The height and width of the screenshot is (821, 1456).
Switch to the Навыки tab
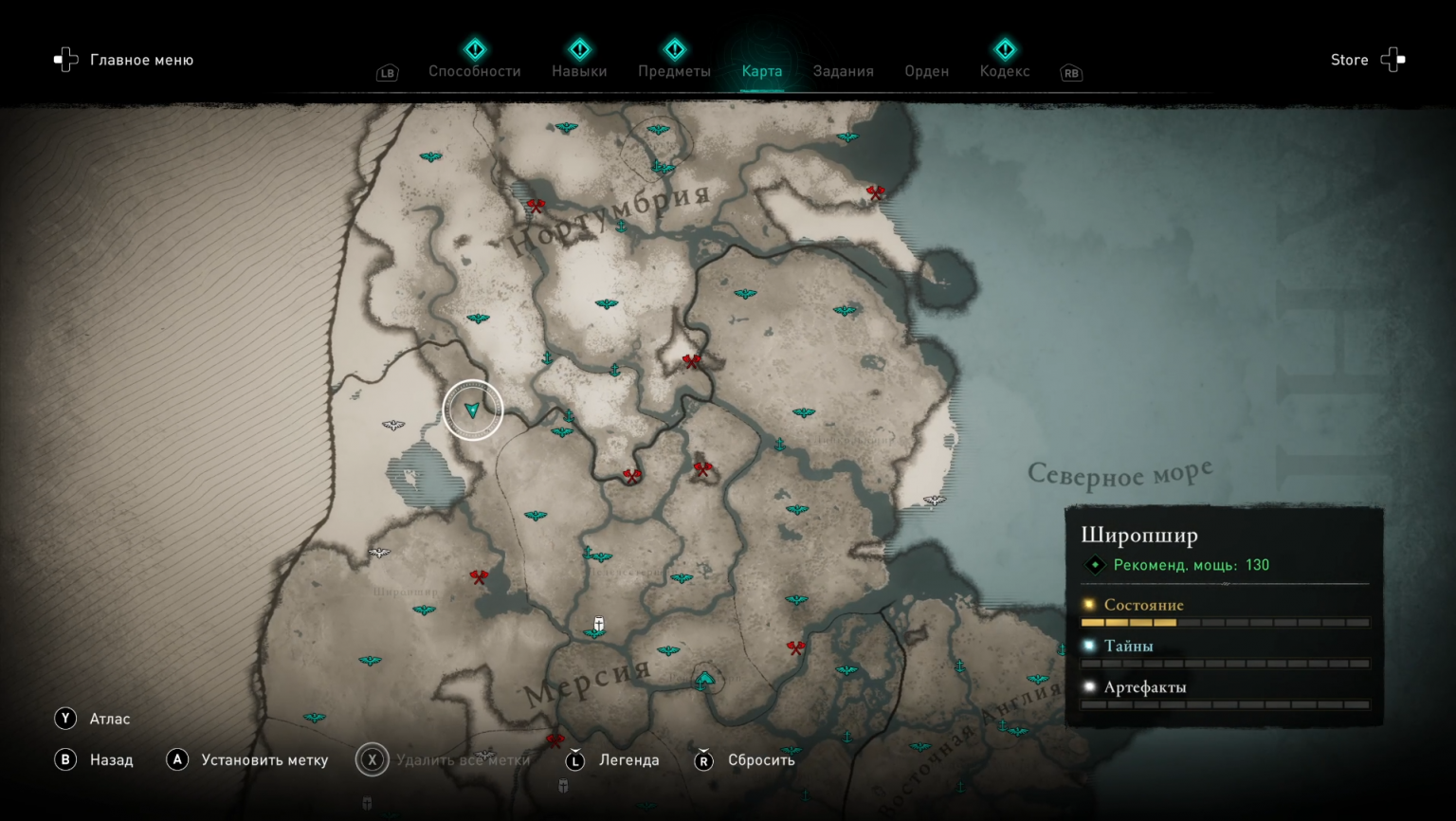579,71
